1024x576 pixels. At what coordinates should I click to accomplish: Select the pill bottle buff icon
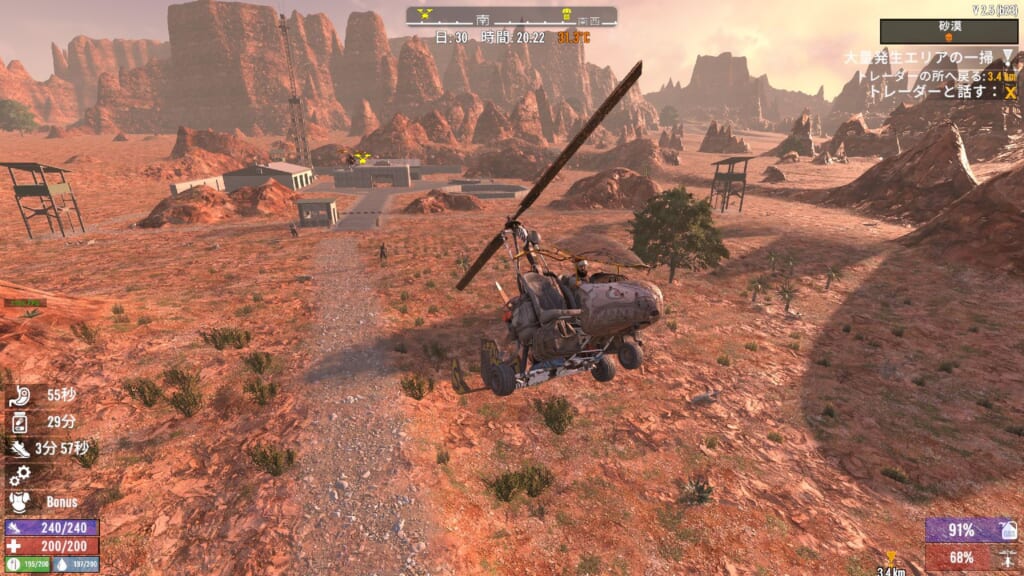pyautogui.click(x=18, y=421)
